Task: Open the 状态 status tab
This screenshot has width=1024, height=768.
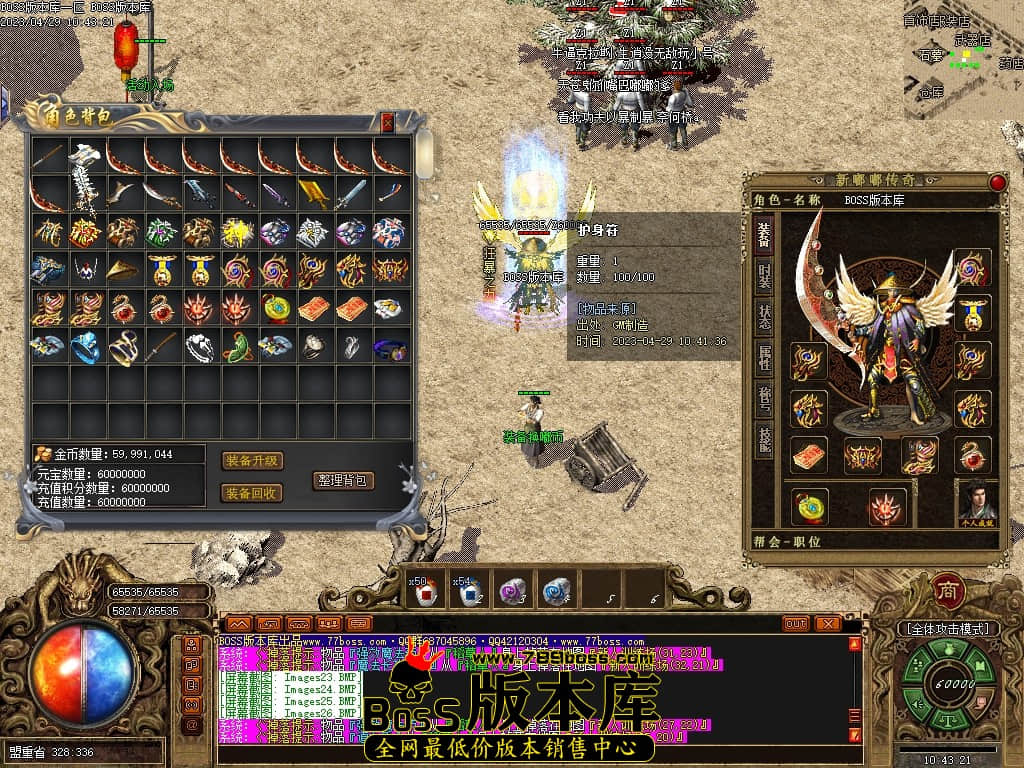Action: 764,317
